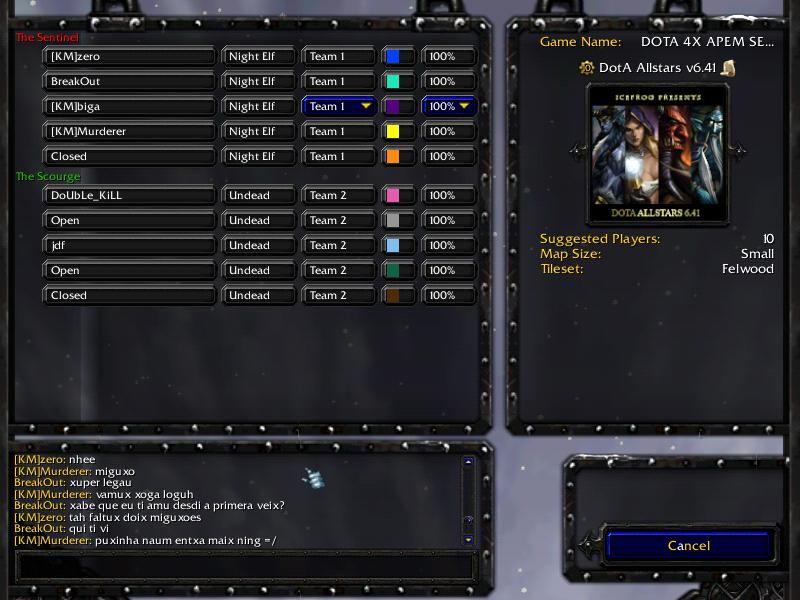Click the chat message input field
Image resolution: width=800 pixels, height=600 pixels.
pyautogui.click(x=244, y=565)
